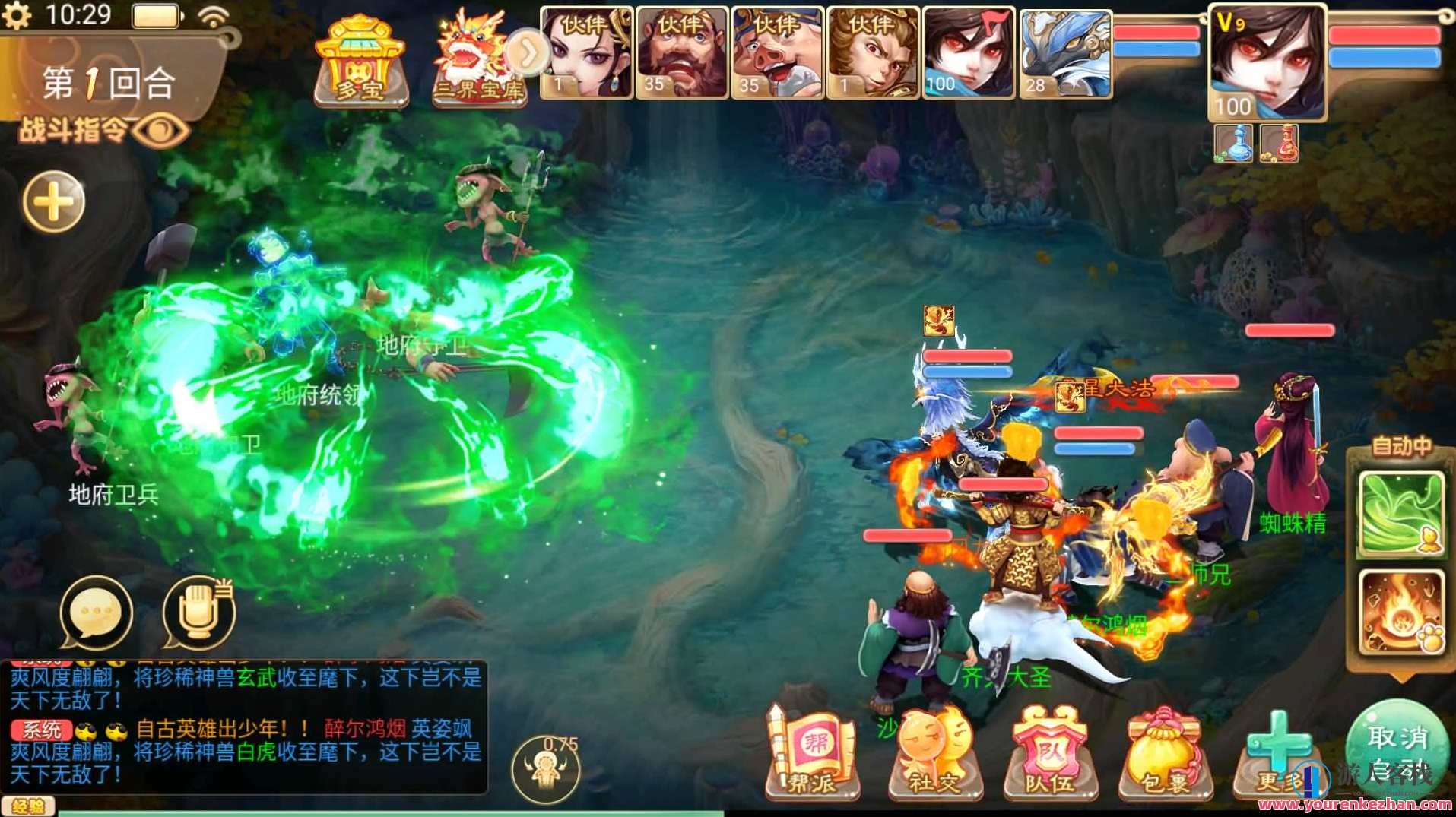Select the fire ring skill icon
Screen dimensions: 1456x817
(x=1403, y=616)
